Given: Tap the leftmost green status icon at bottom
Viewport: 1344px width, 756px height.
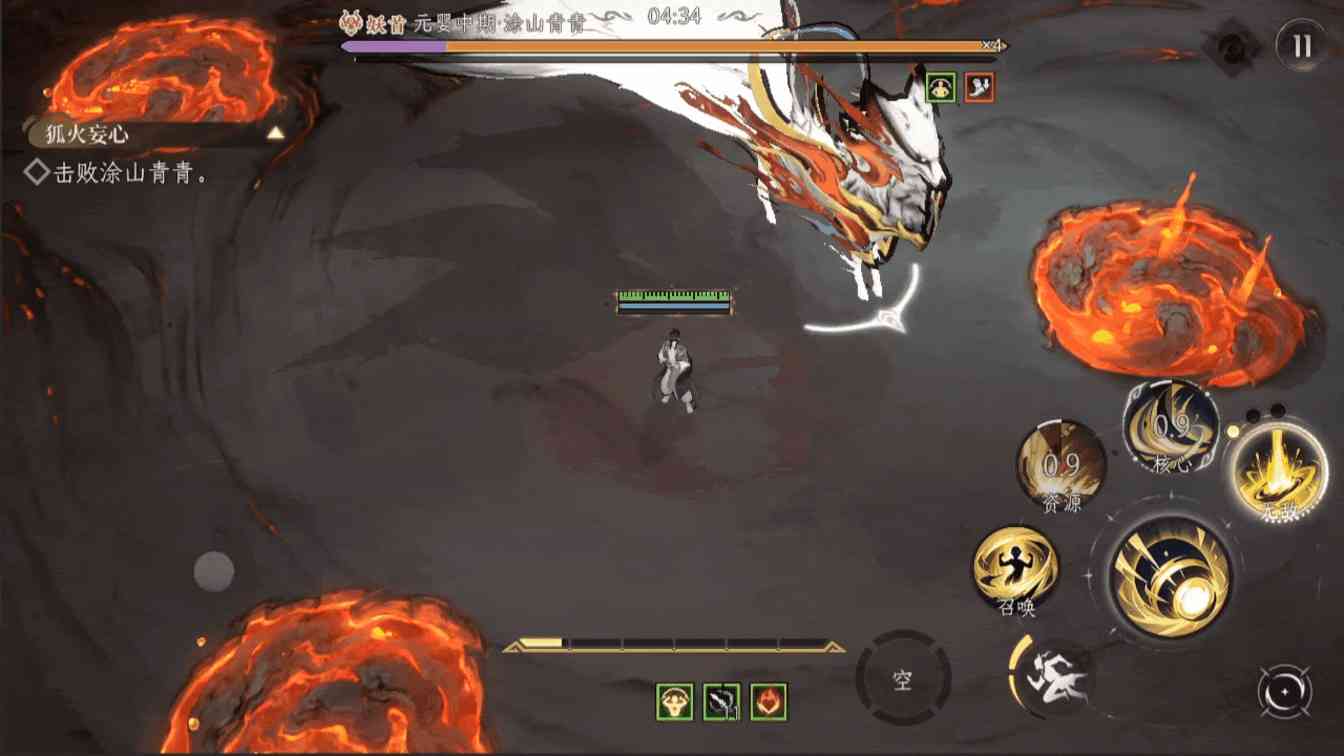Looking at the screenshot, I should (676, 703).
